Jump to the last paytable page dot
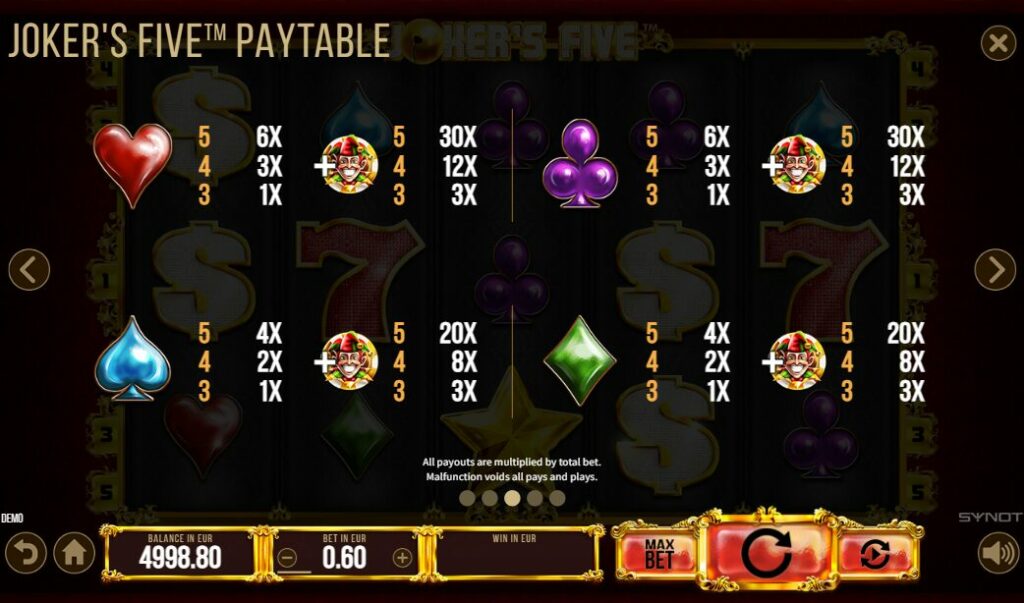 click(x=555, y=497)
